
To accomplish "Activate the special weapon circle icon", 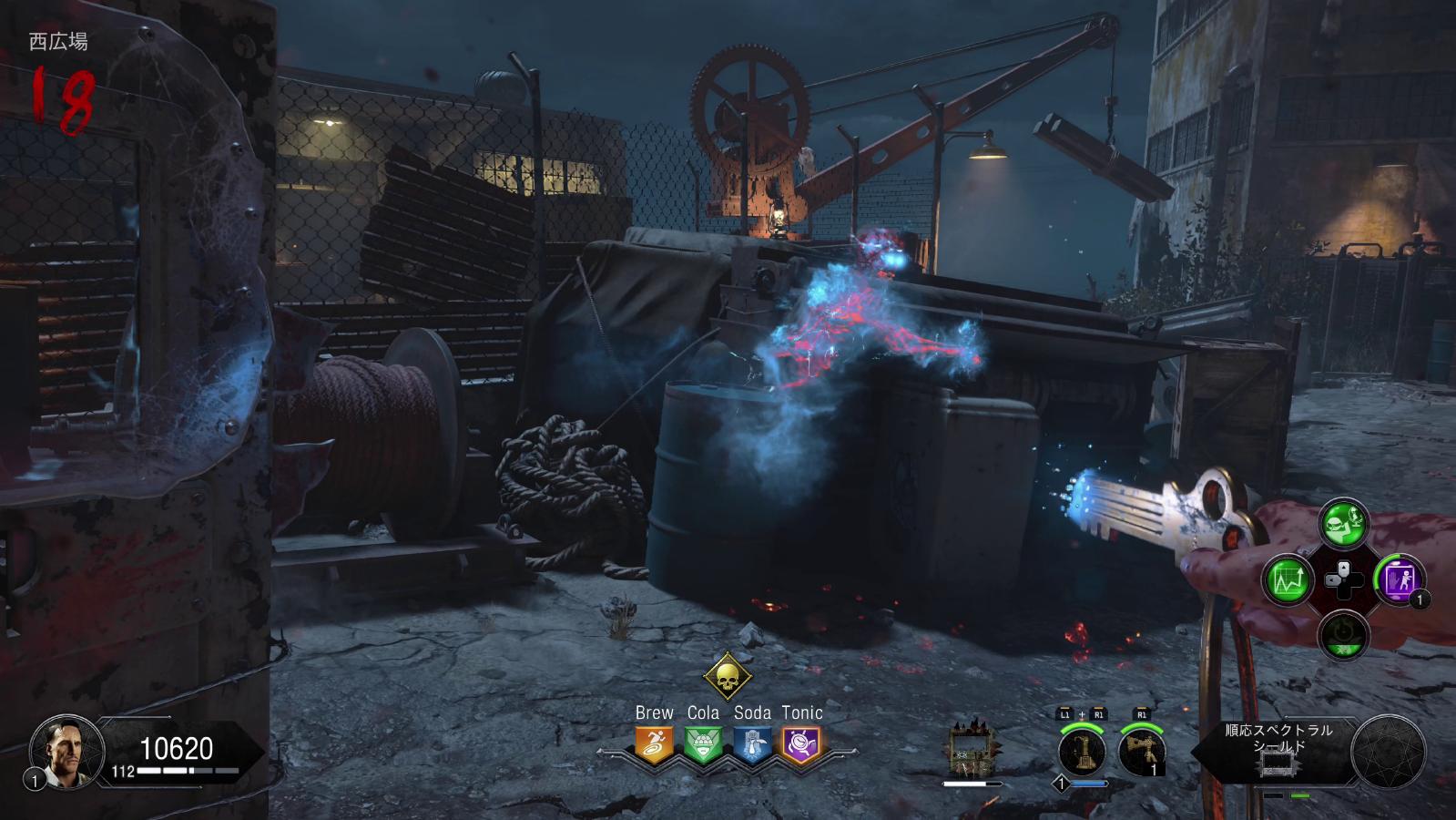I will point(1083,753).
